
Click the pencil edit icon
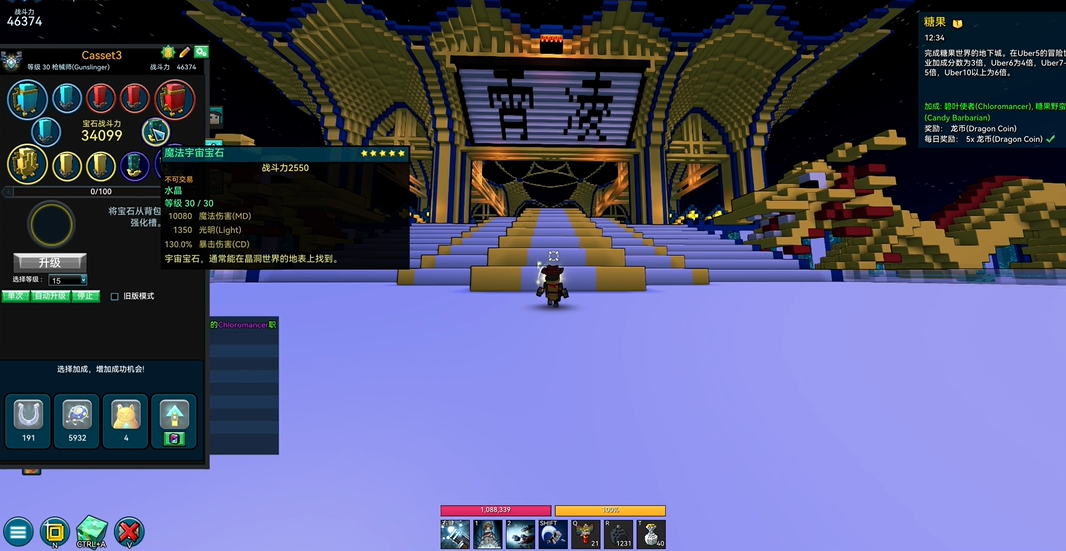[184, 52]
